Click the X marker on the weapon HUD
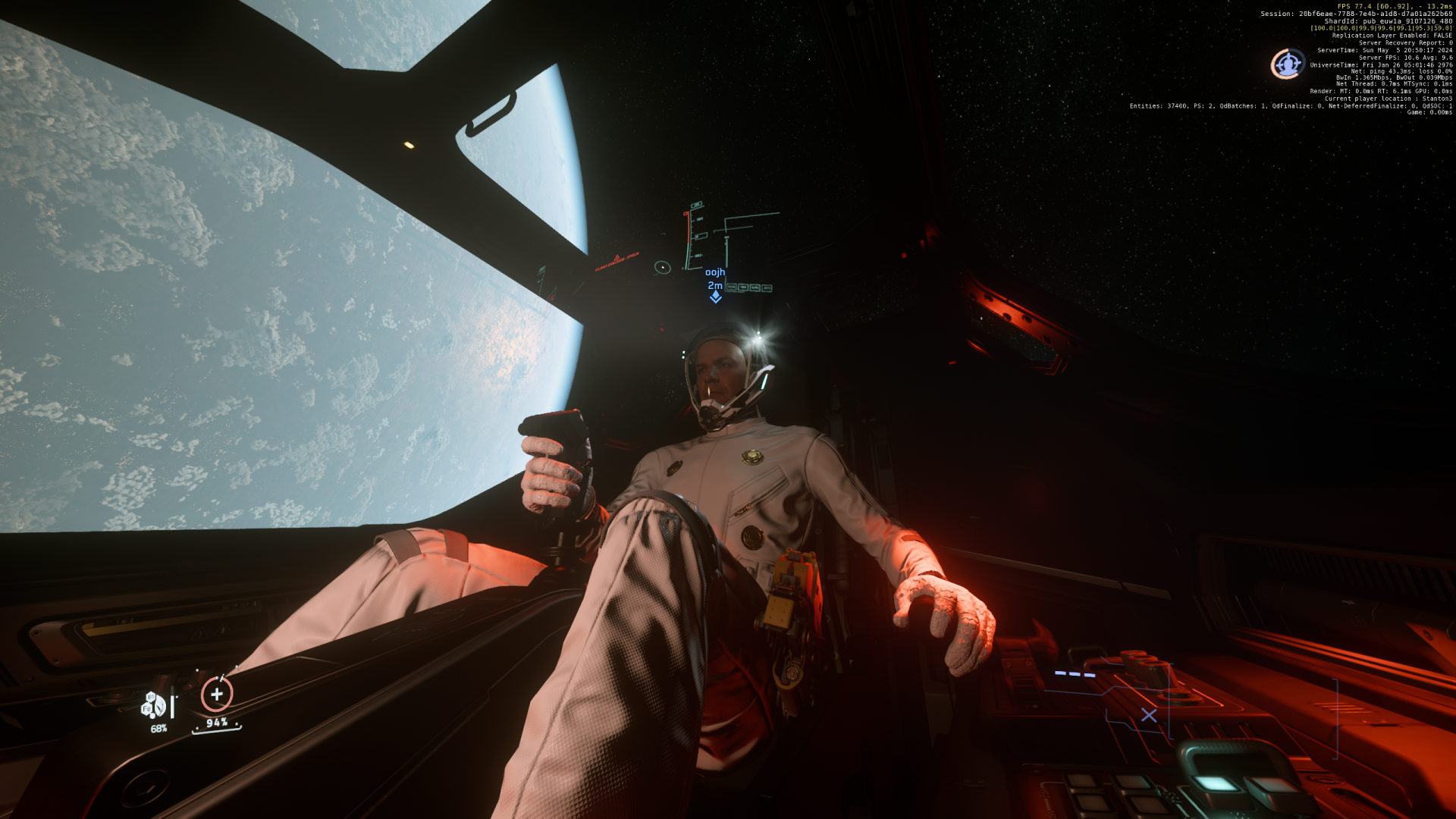Image resolution: width=1456 pixels, height=819 pixels. (x=1149, y=715)
